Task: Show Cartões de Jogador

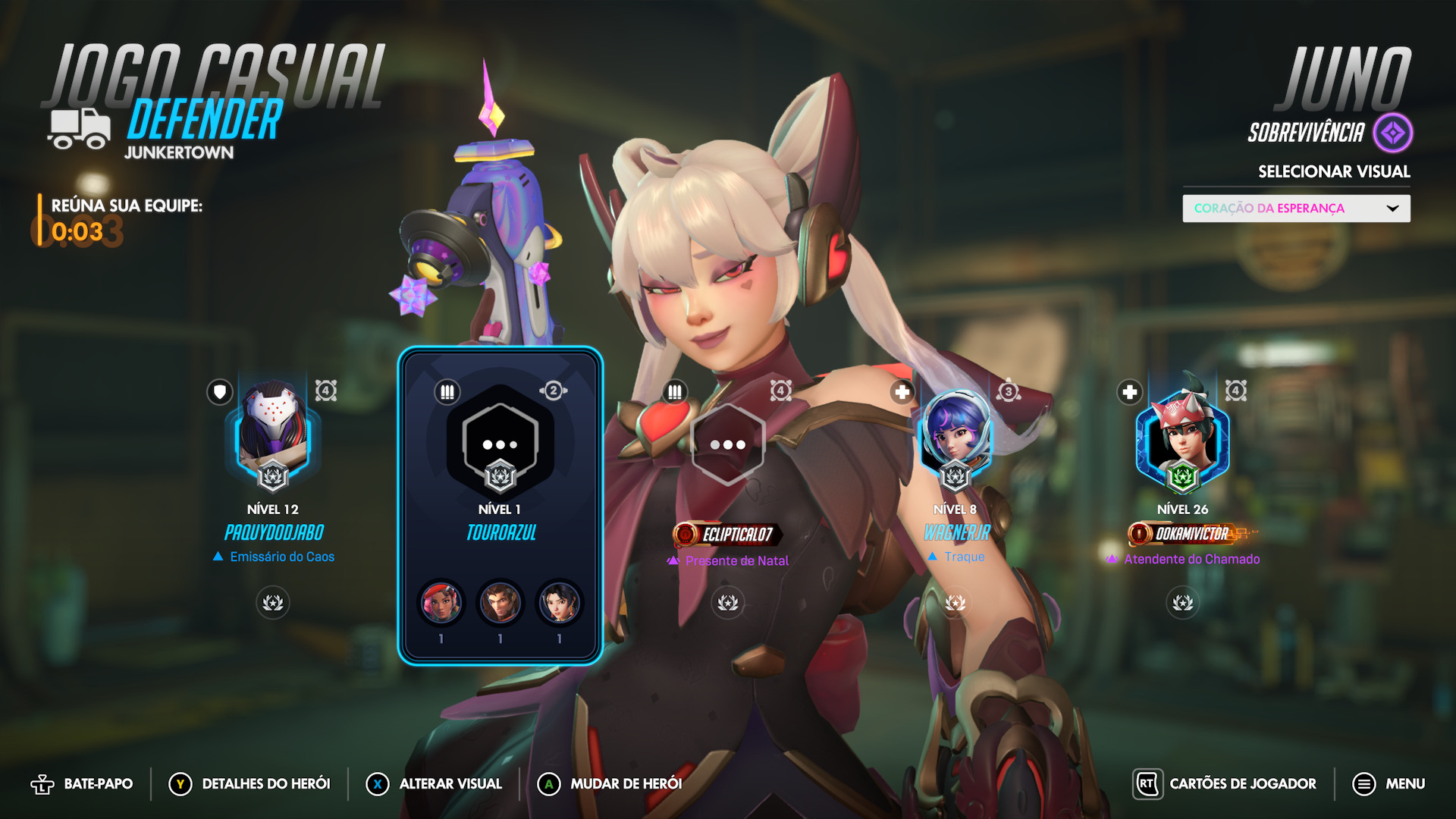Action: pyautogui.click(x=1225, y=784)
